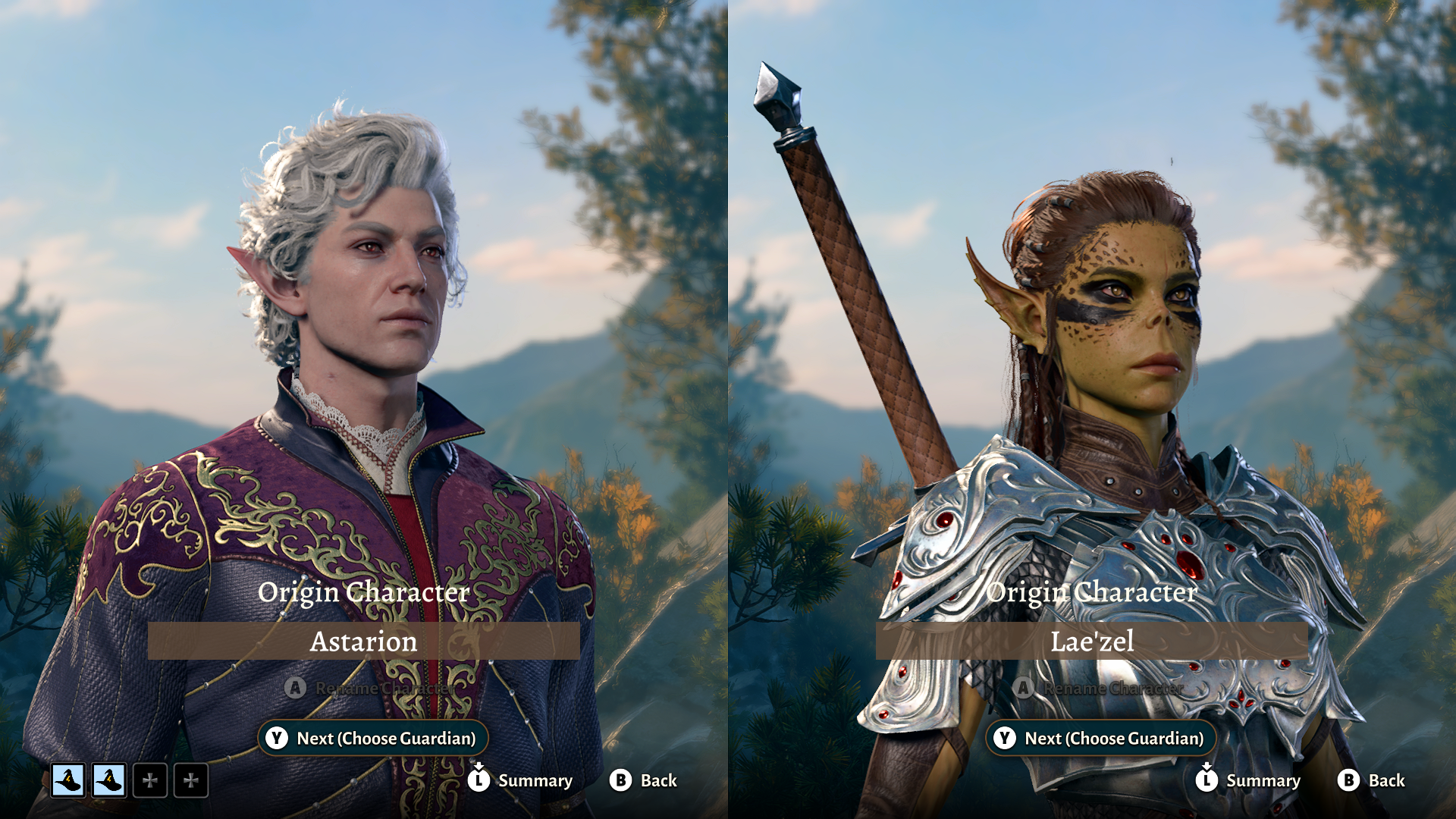Select the second witch hat spell icon

[109, 780]
